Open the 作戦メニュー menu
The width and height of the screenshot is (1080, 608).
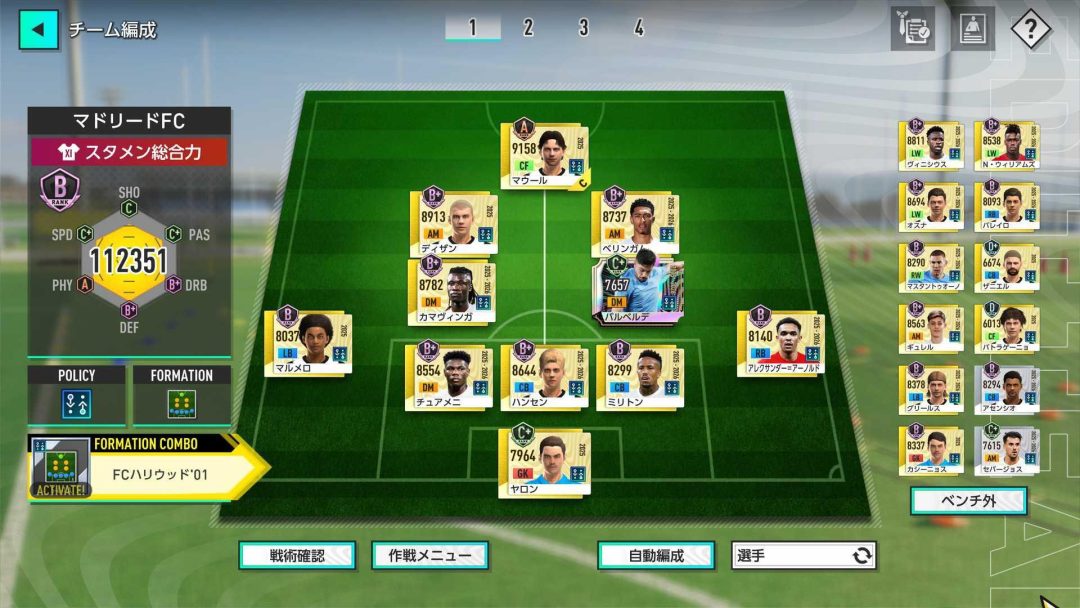(x=429, y=555)
